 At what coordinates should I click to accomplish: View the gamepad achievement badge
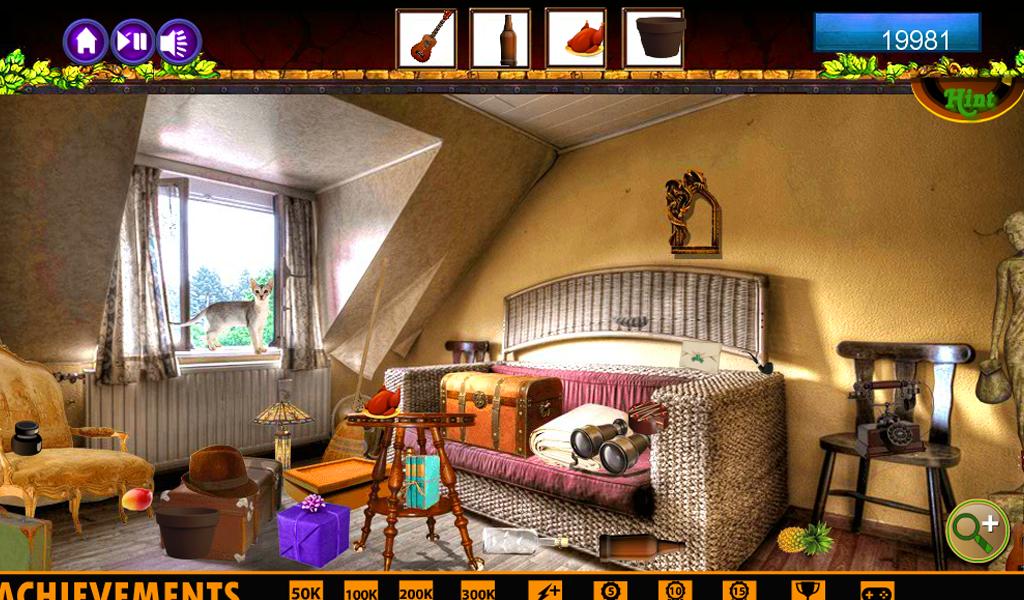click(877, 591)
